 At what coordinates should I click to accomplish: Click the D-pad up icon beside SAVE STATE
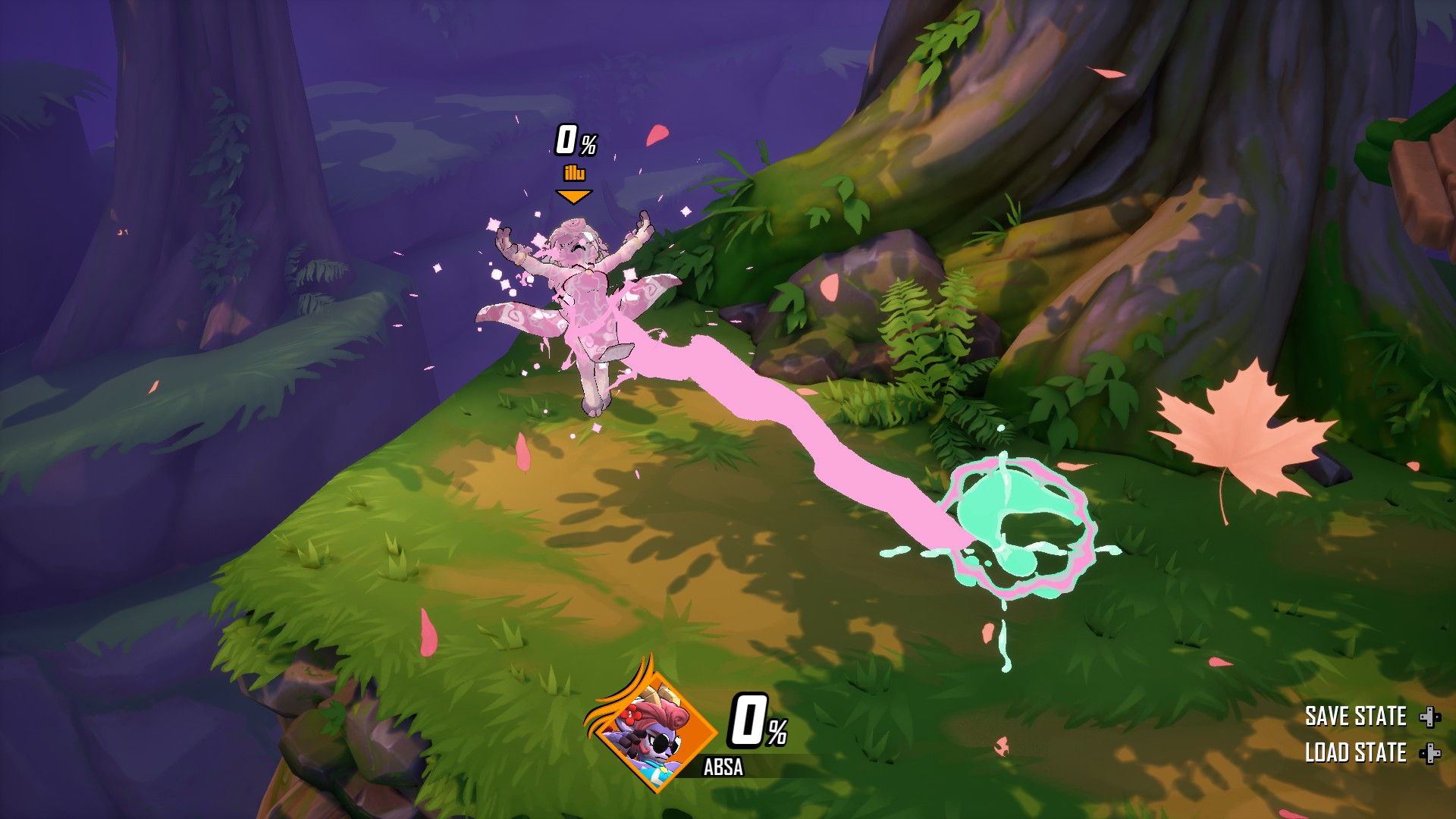point(1430,717)
